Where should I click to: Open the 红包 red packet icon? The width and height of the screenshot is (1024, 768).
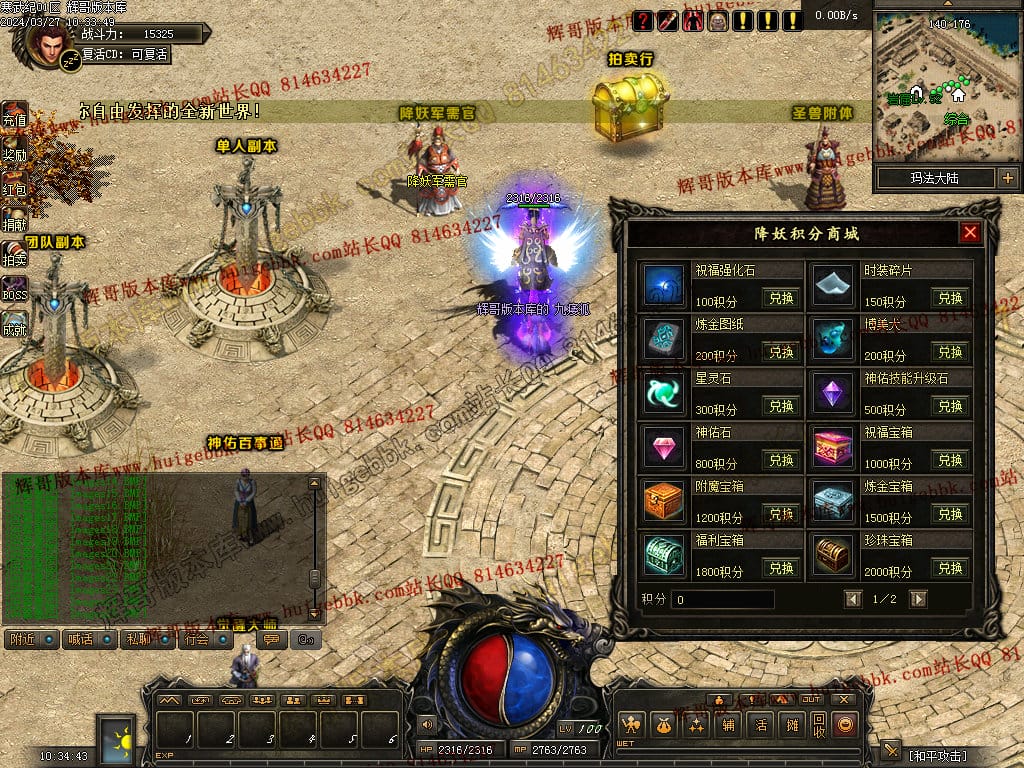point(14,183)
